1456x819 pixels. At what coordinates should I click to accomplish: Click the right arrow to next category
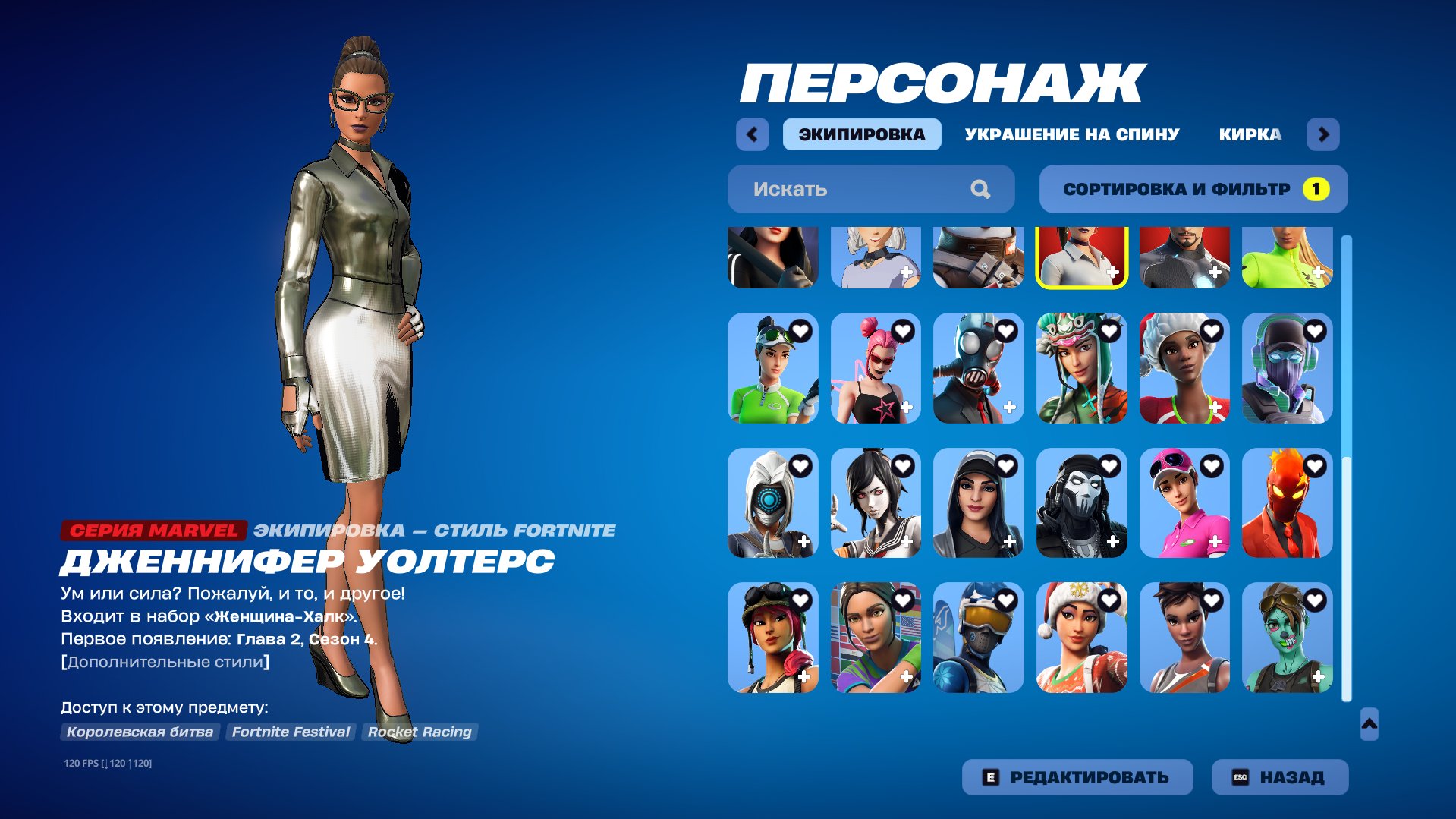(x=1324, y=134)
